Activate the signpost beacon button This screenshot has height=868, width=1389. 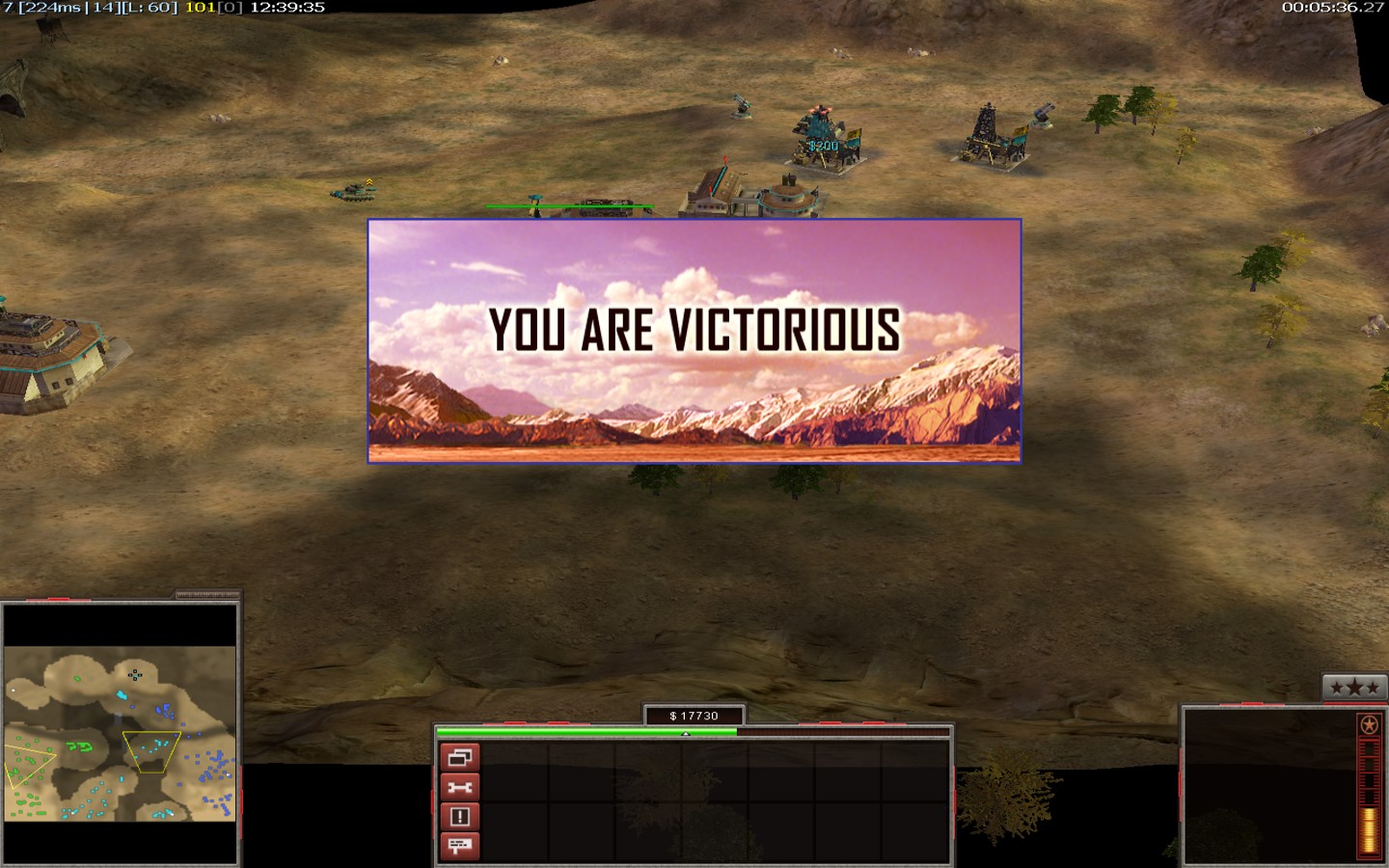tap(460, 846)
